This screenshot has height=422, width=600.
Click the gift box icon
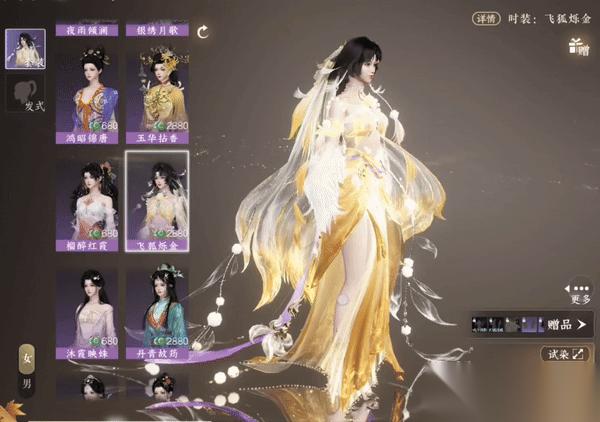pos(577,44)
